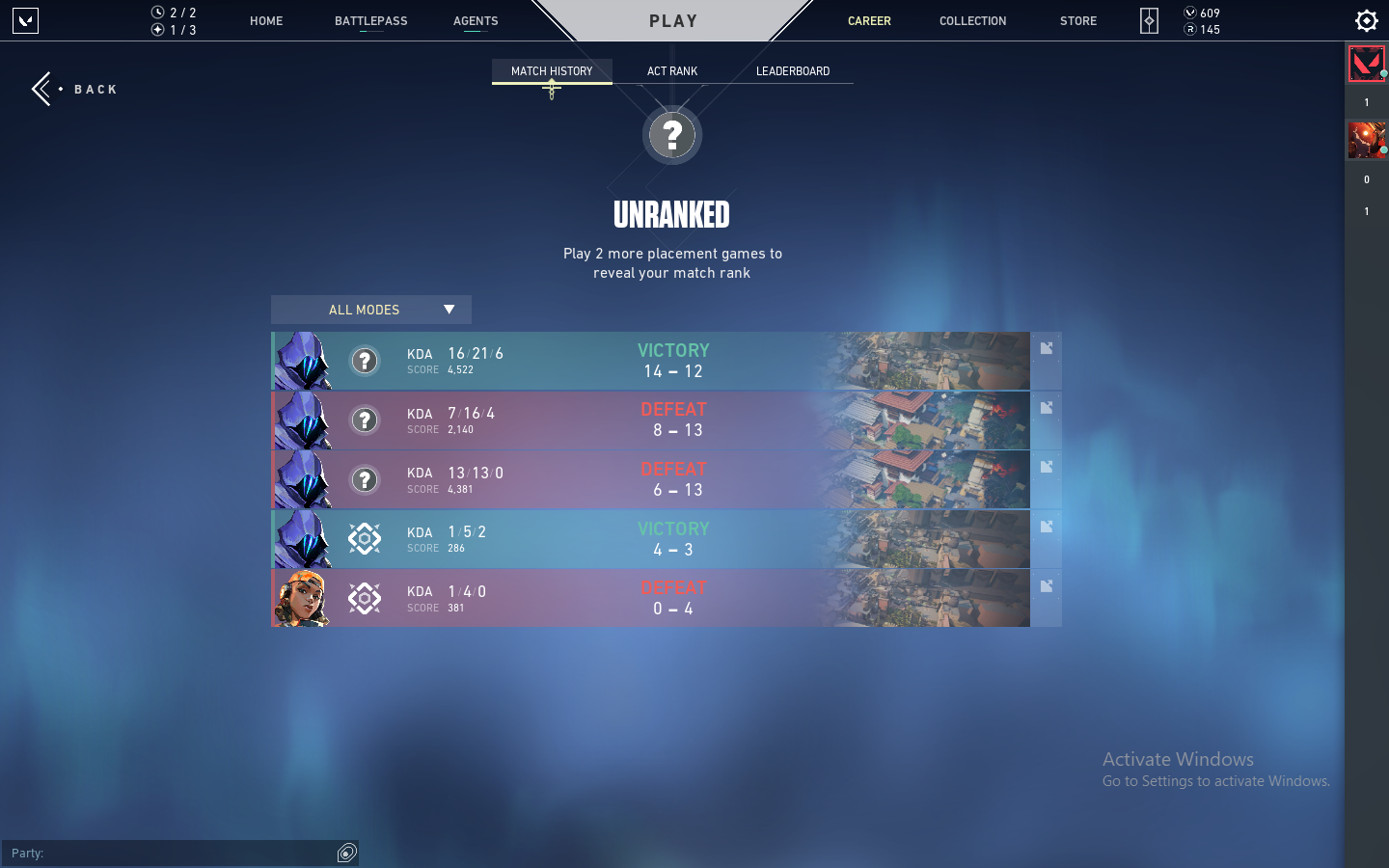Image resolution: width=1389 pixels, height=868 pixels.
Task: Open the Valorant logo menu top-left
Action: [25, 20]
